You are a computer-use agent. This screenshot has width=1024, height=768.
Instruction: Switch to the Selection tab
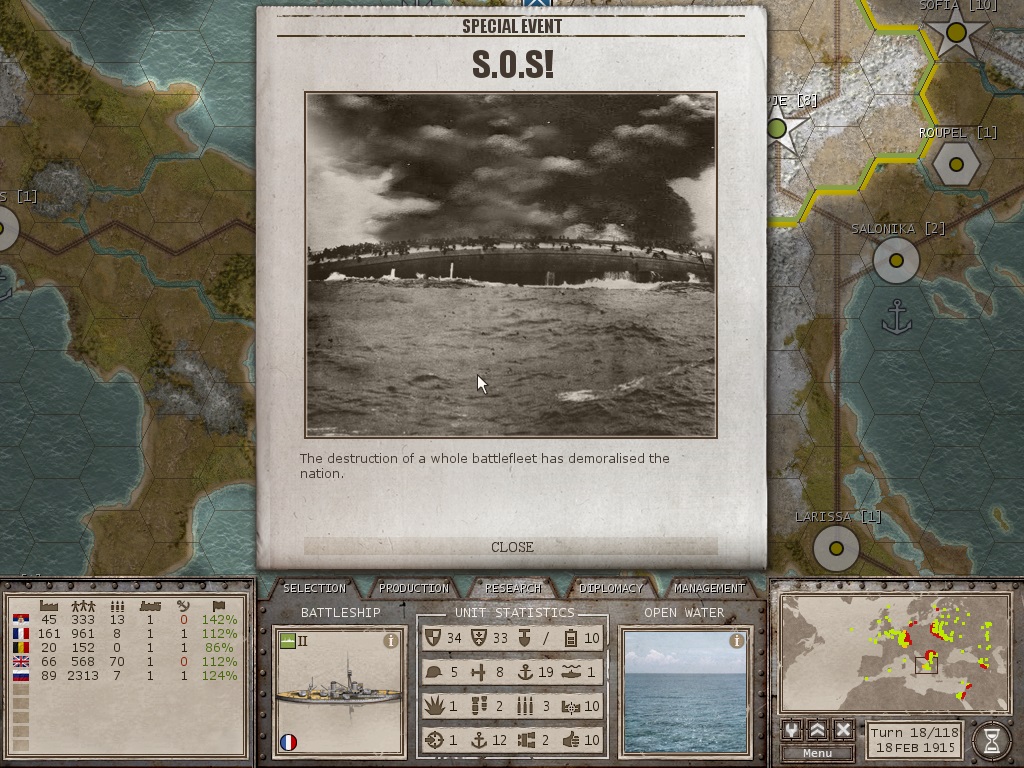[314, 588]
